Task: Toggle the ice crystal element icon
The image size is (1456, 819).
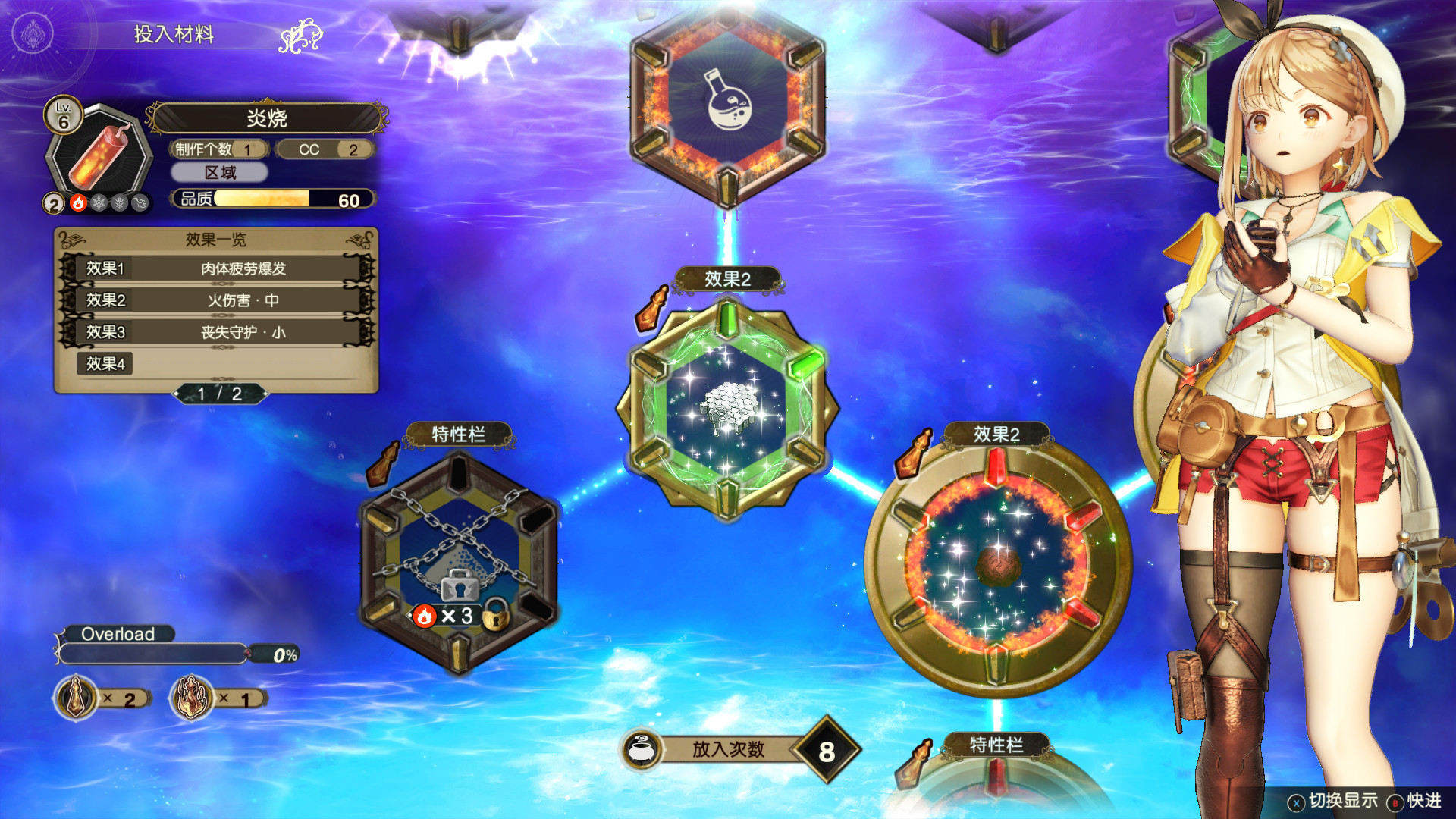Action: (99, 204)
